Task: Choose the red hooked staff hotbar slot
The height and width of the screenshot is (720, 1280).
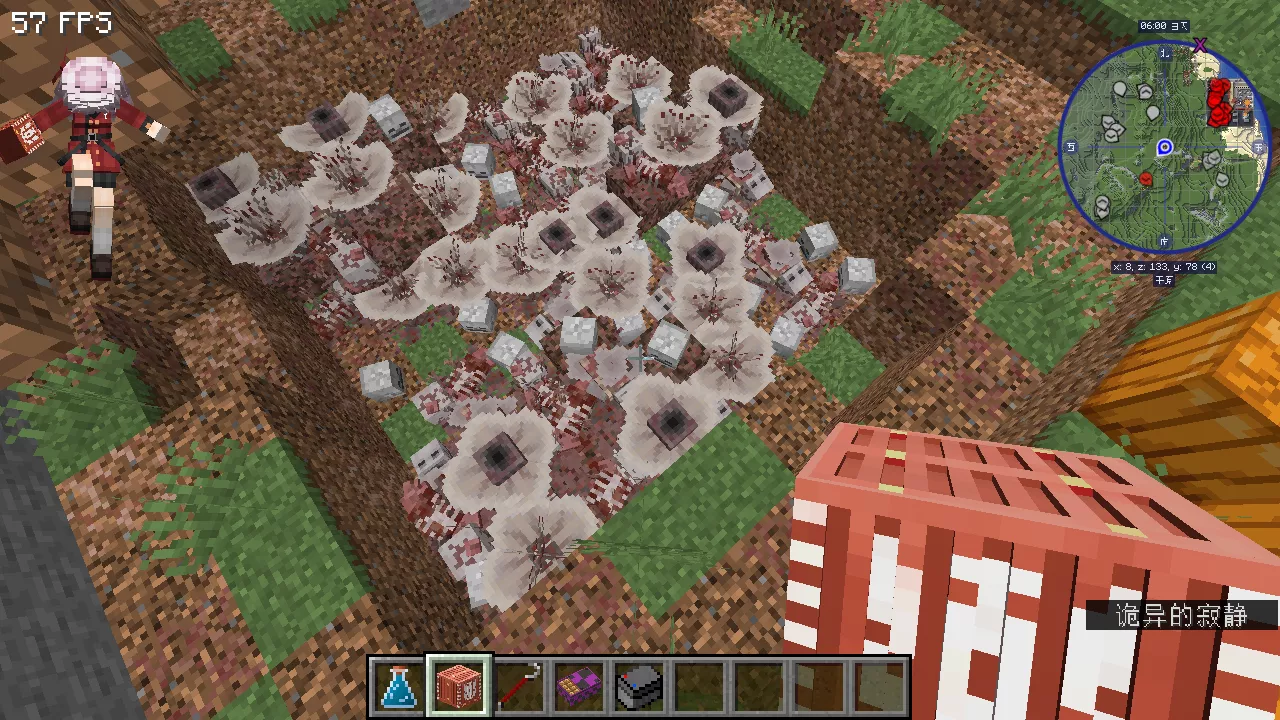Action: [519, 687]
